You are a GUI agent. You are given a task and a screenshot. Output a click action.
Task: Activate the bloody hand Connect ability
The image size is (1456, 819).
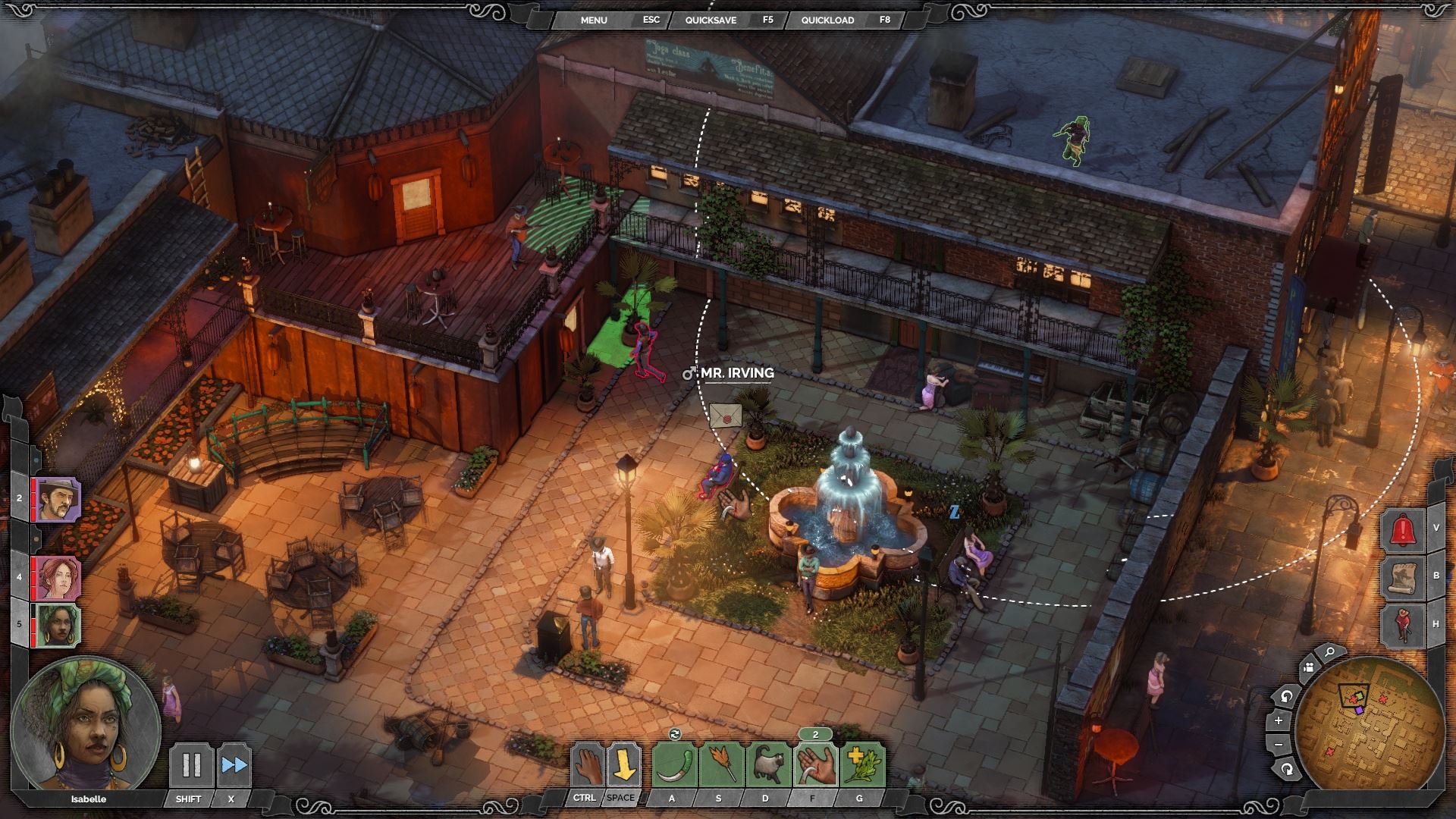click(815, 764)
